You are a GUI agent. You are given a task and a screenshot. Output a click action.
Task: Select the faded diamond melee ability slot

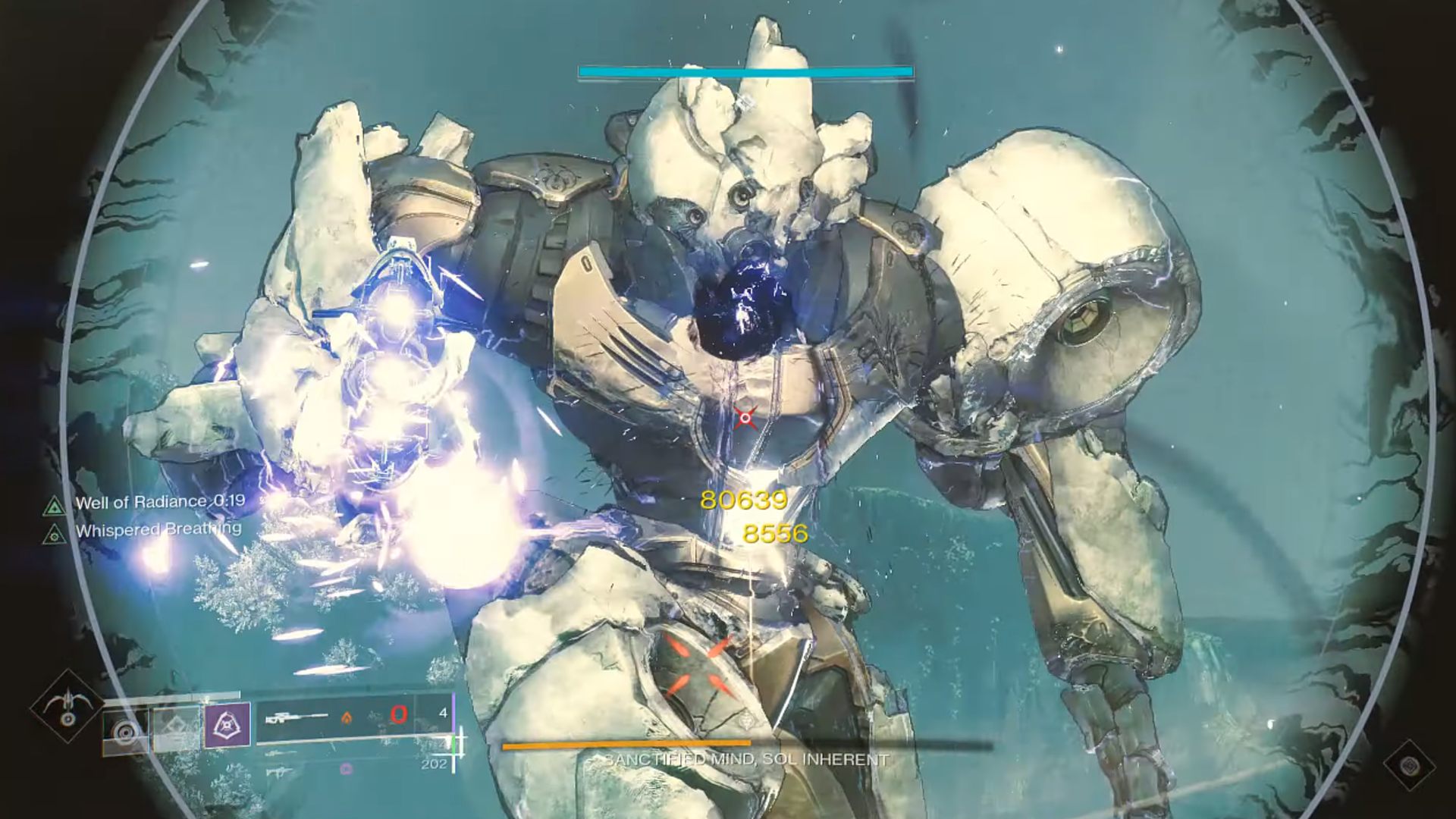(x=176, y=728)
